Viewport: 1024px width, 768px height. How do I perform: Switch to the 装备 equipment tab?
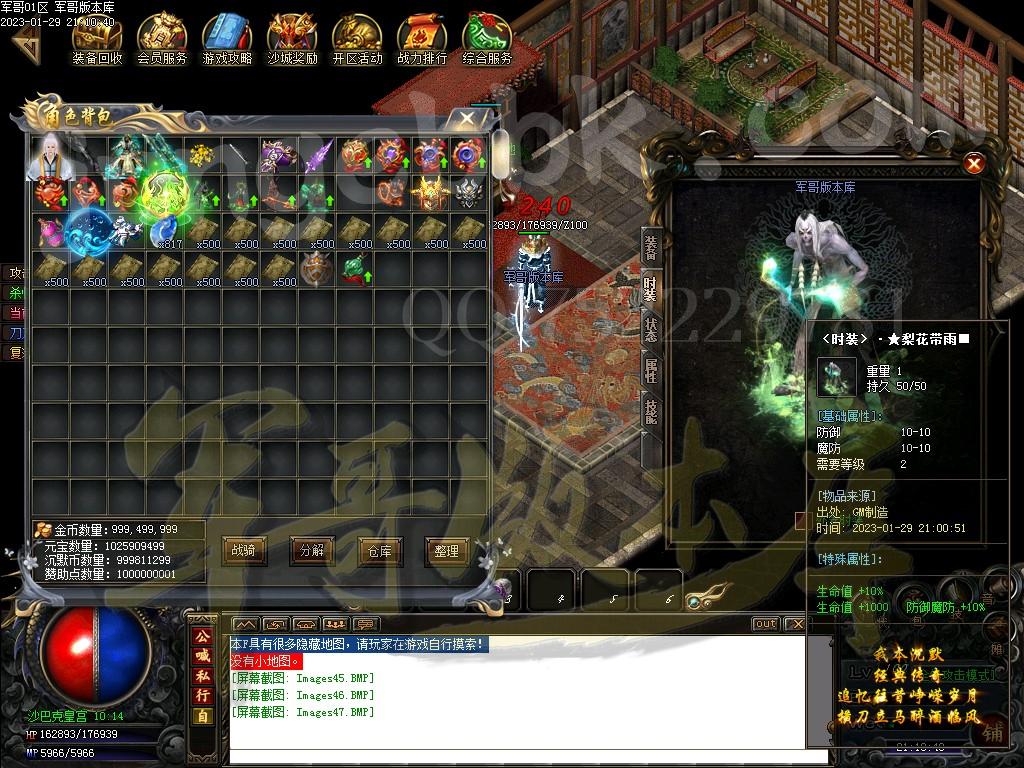pyautogui.click(x=651, y=247)
